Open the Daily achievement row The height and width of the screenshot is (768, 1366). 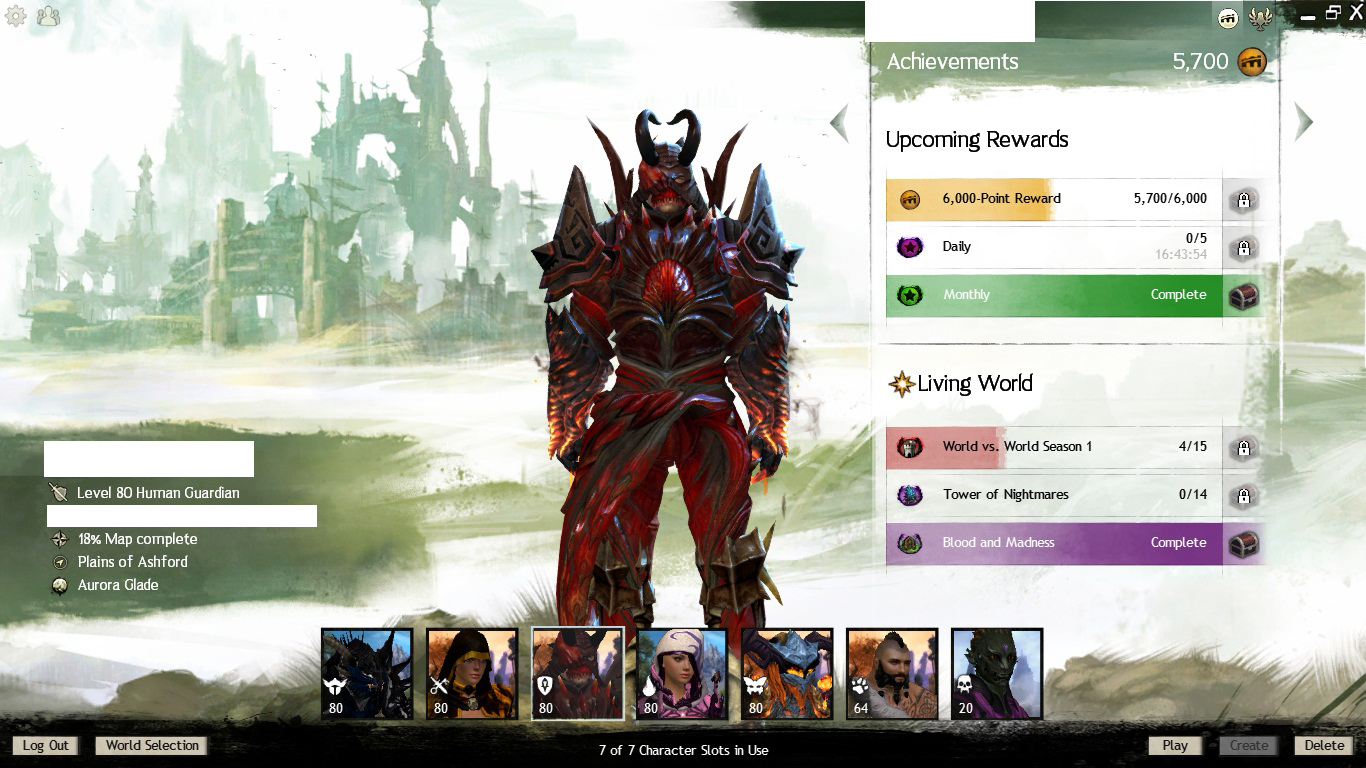[x=1054, y=247]
